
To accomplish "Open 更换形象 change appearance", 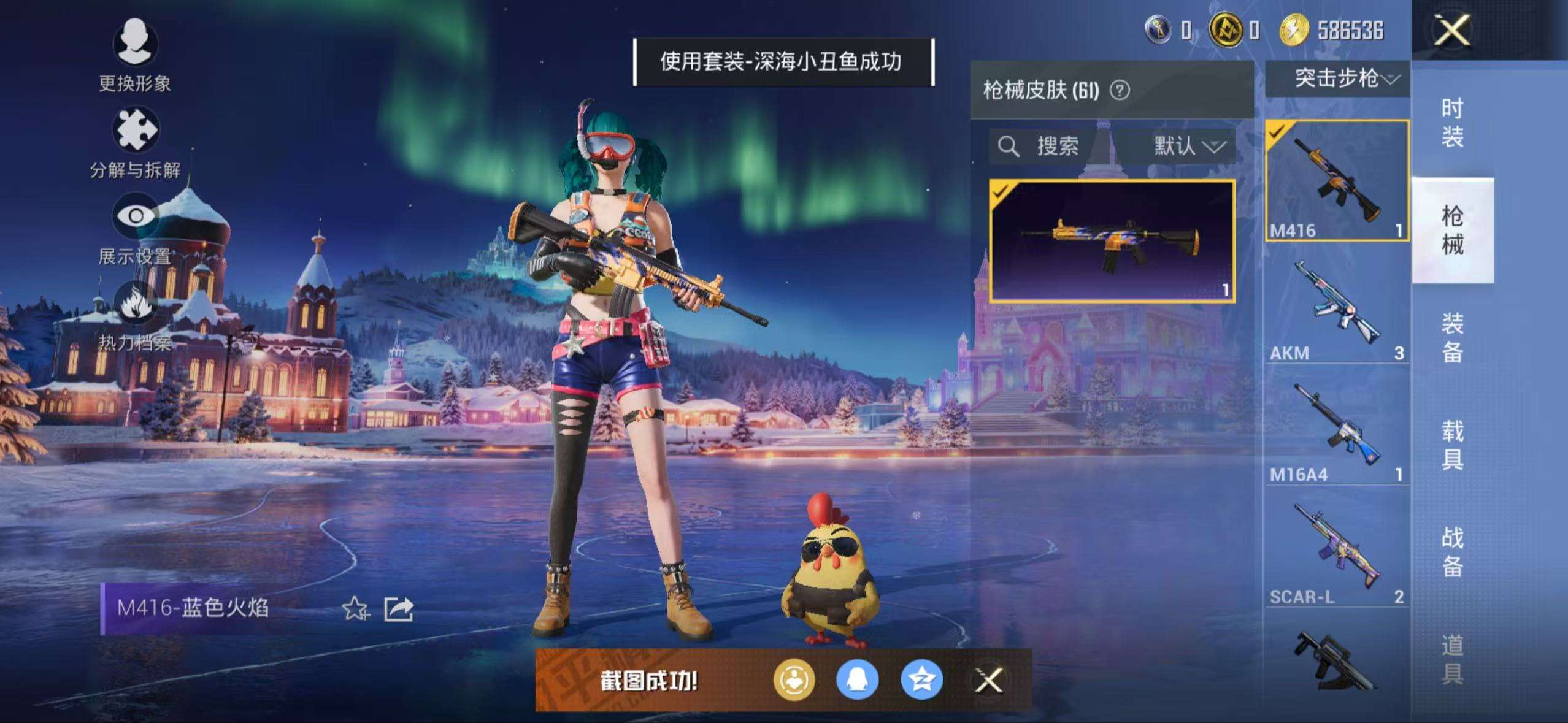I will click(135, 55).
